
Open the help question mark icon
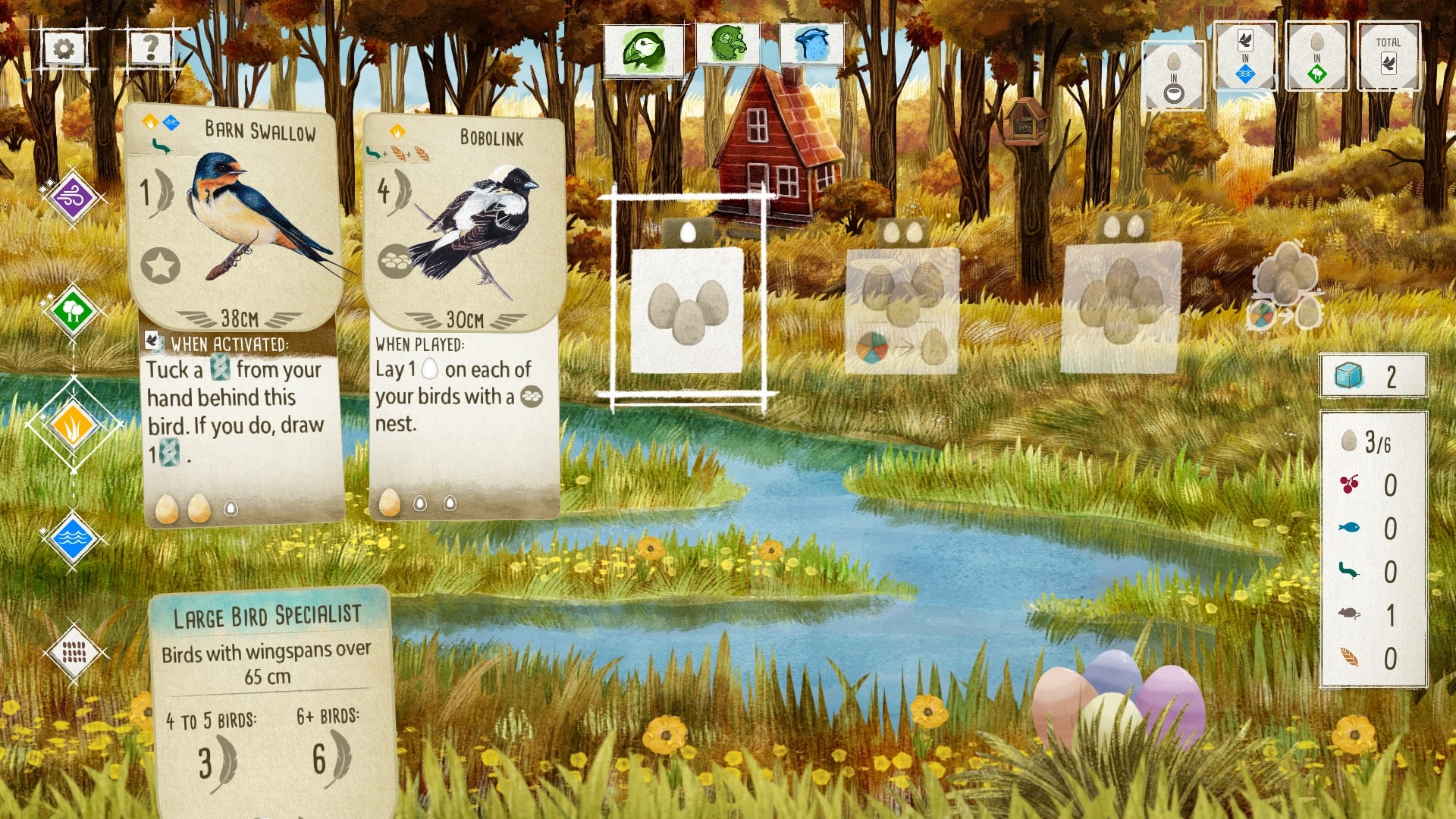150,47
